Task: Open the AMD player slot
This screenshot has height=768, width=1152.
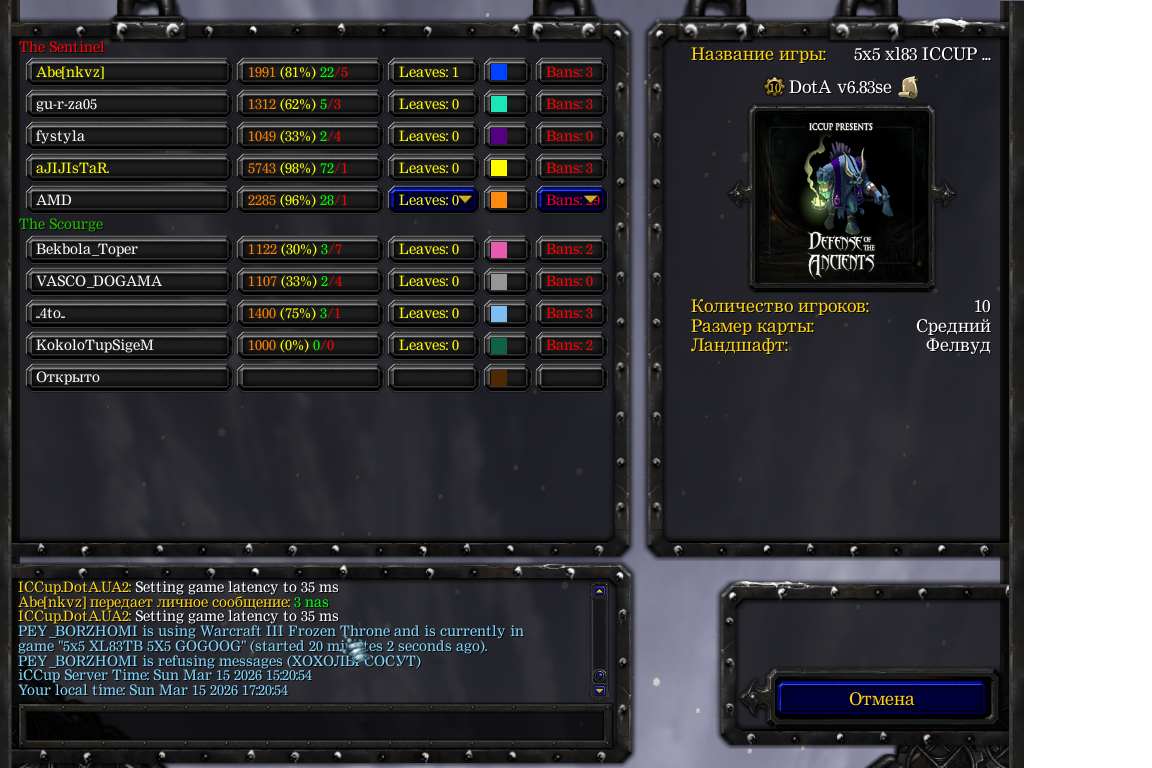Action: tap(128, 200)
